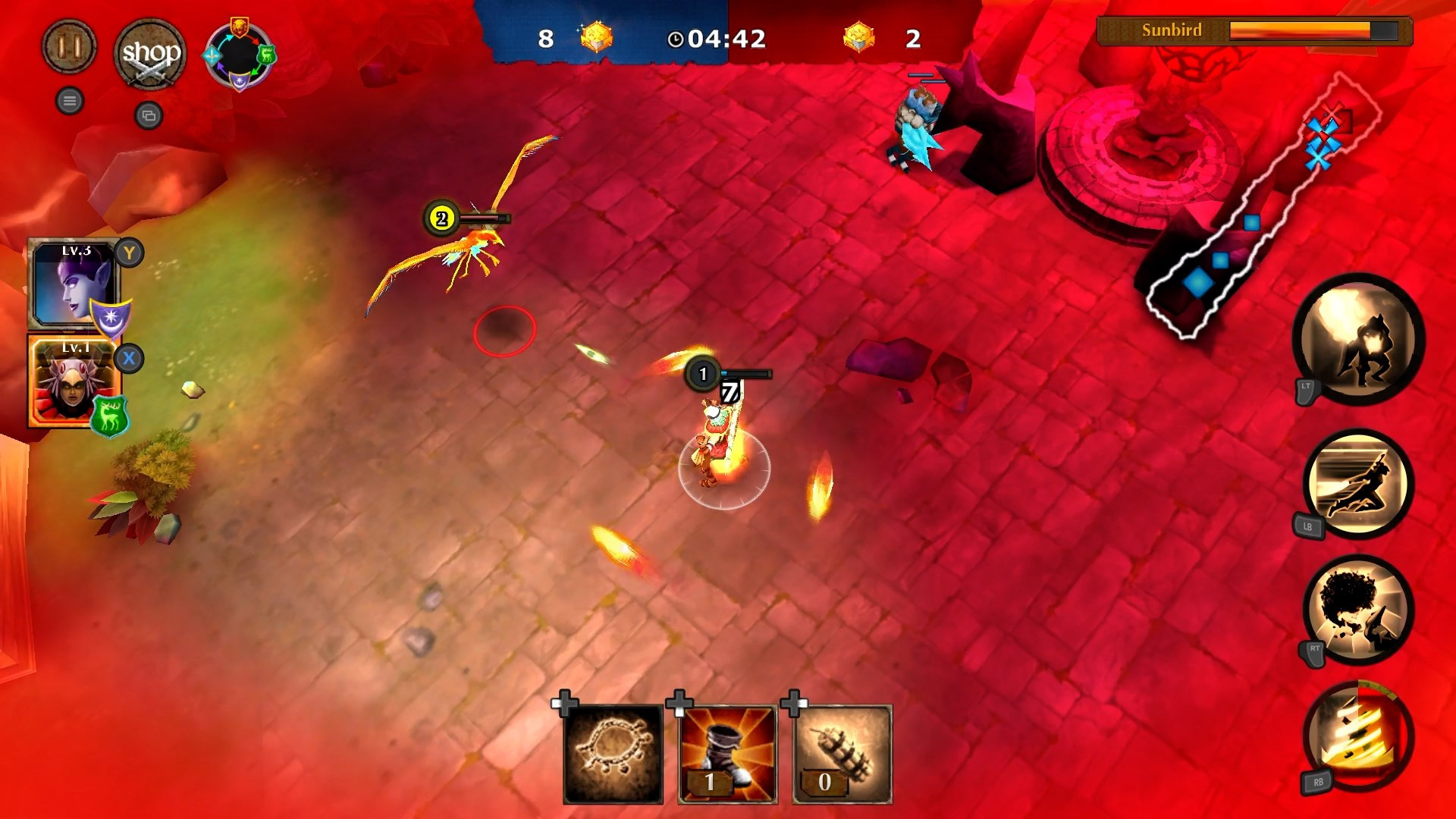This screenshot has height=819, width=1456.
Task: Use the turtle shell item slot
Action: tap(613, 754)
